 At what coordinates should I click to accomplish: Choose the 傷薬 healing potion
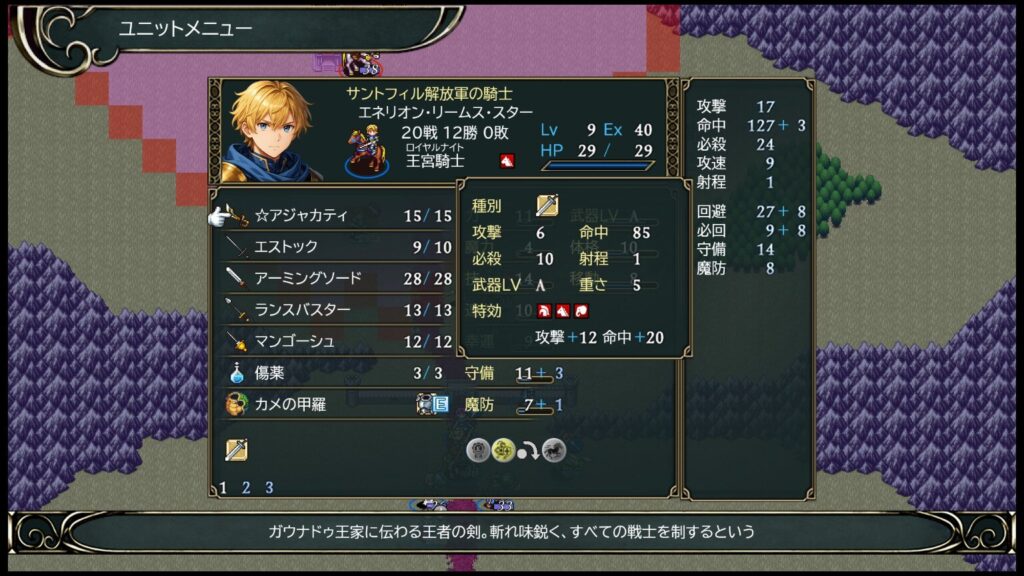point(271,373)
